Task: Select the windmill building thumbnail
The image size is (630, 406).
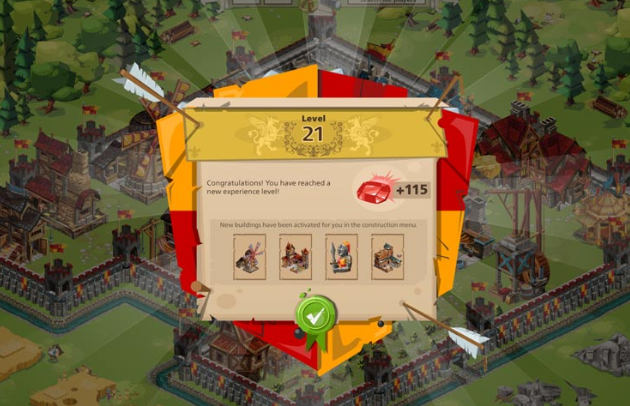Action: [x=250, y=256]
